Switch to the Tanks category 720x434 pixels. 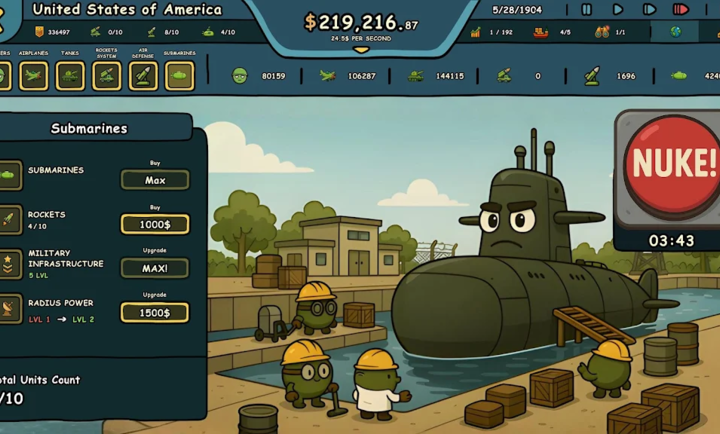(x=70, y=75)
